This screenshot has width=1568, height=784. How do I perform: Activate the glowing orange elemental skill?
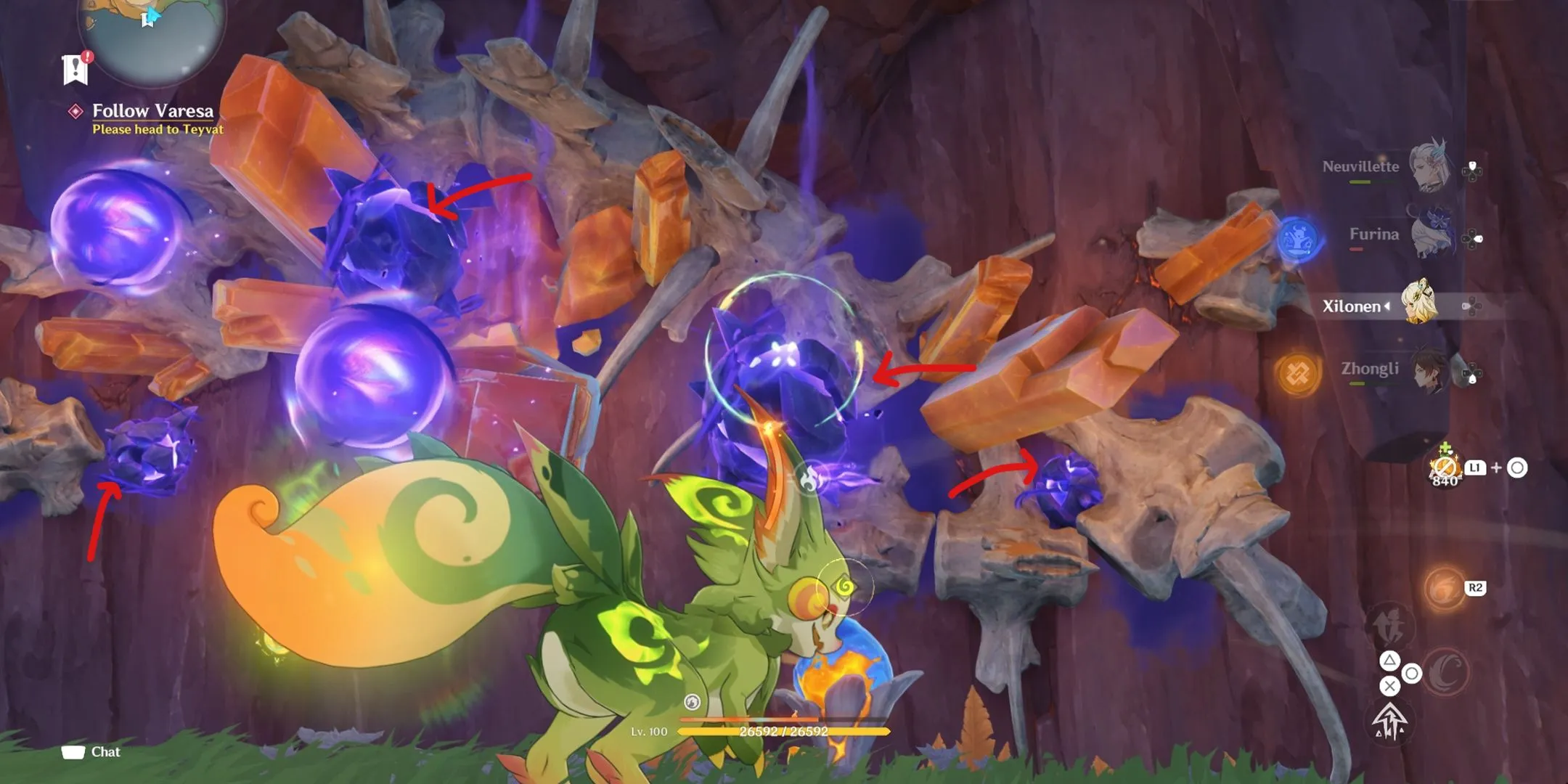pos(1443,589)
